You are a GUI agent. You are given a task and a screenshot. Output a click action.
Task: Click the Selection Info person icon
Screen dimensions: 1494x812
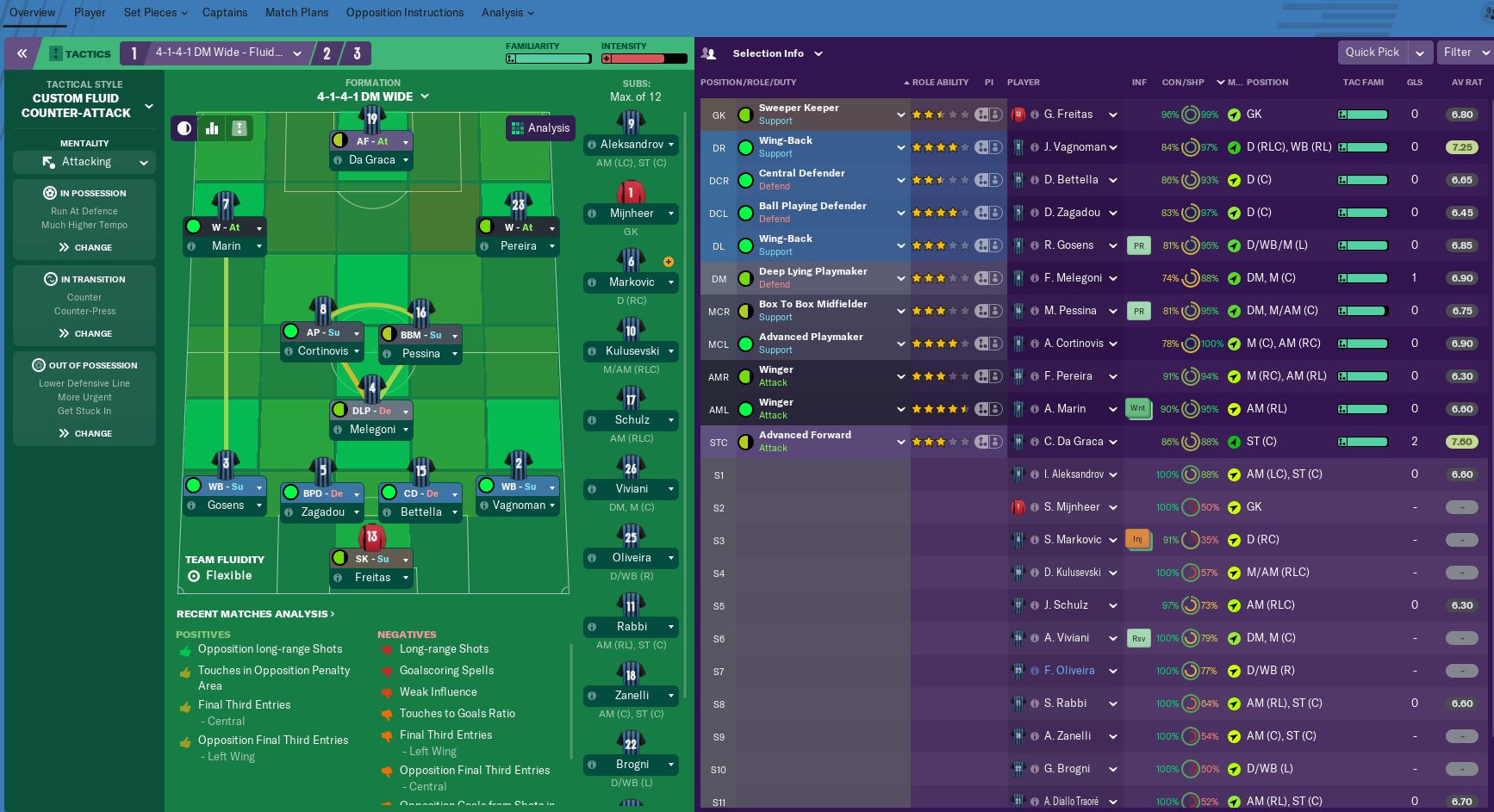tap(708, 53)
